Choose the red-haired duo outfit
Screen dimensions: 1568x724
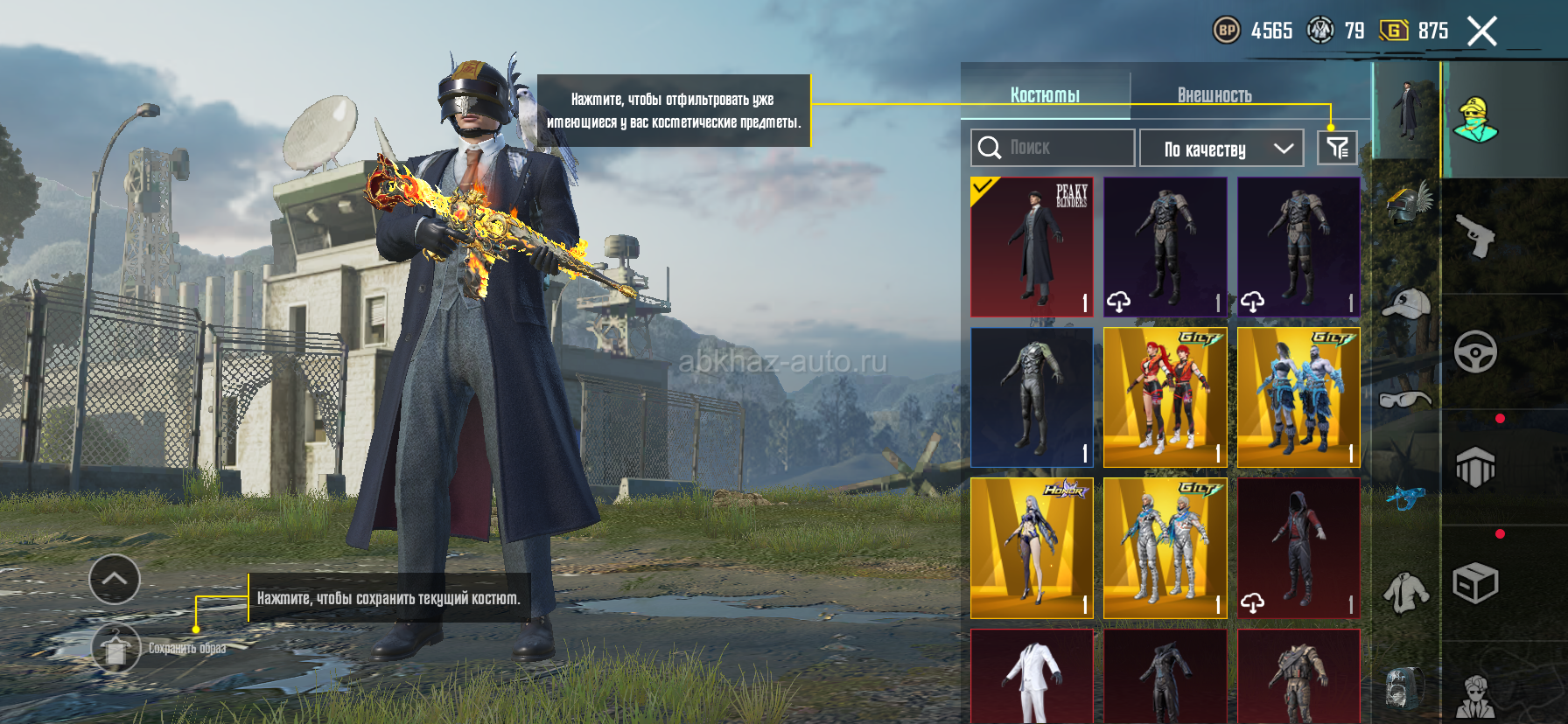[x=1165, y=397]
